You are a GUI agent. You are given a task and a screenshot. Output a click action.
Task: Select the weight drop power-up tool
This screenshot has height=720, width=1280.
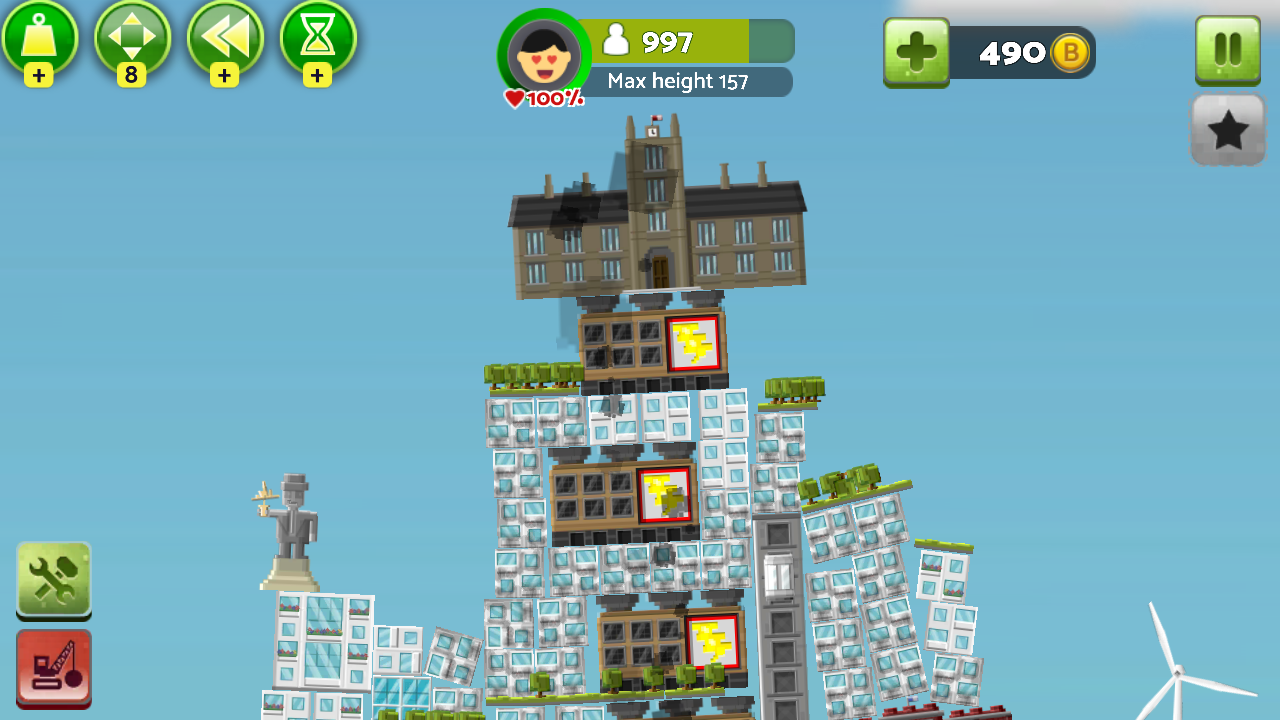[x=40, y=40]
